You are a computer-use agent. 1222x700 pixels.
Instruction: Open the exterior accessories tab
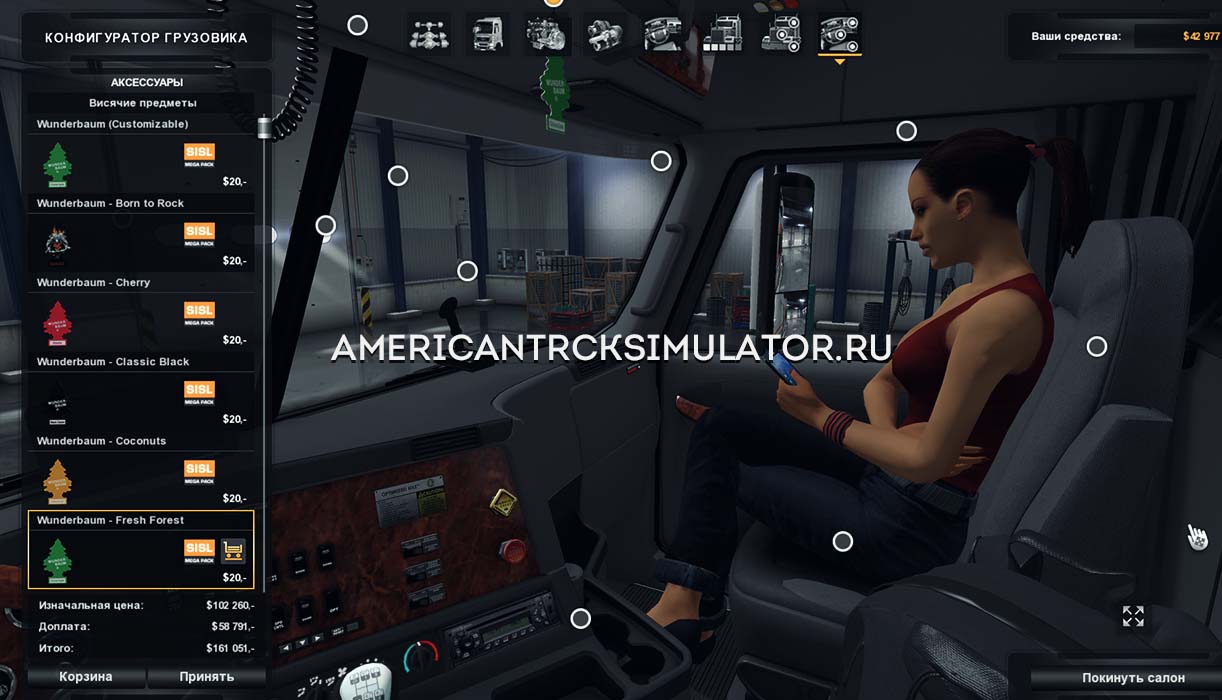pos(781,35)
